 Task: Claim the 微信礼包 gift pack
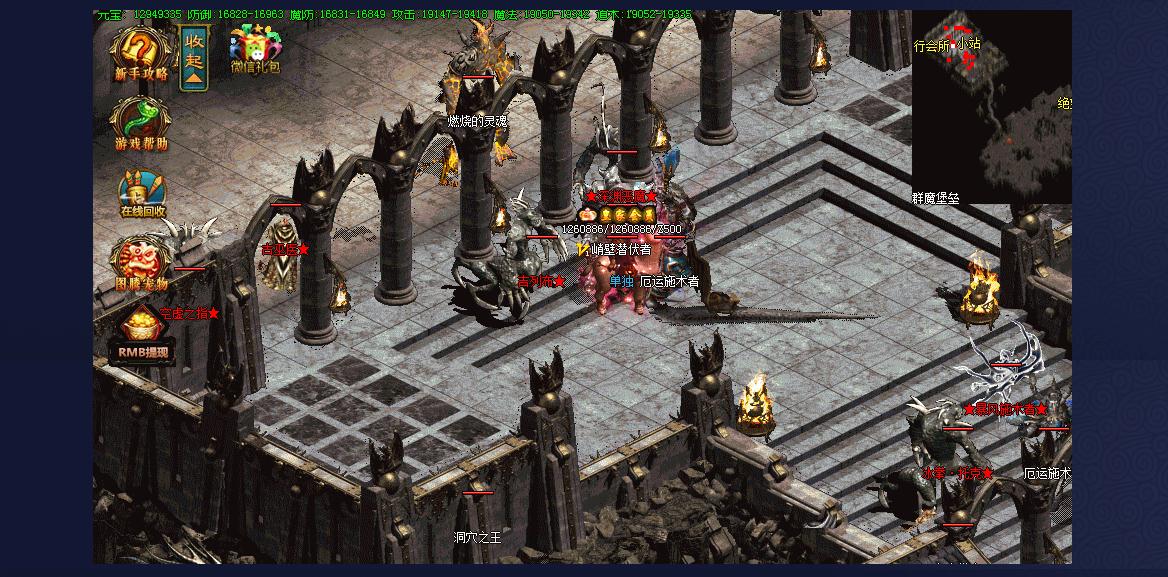[255, 50]
